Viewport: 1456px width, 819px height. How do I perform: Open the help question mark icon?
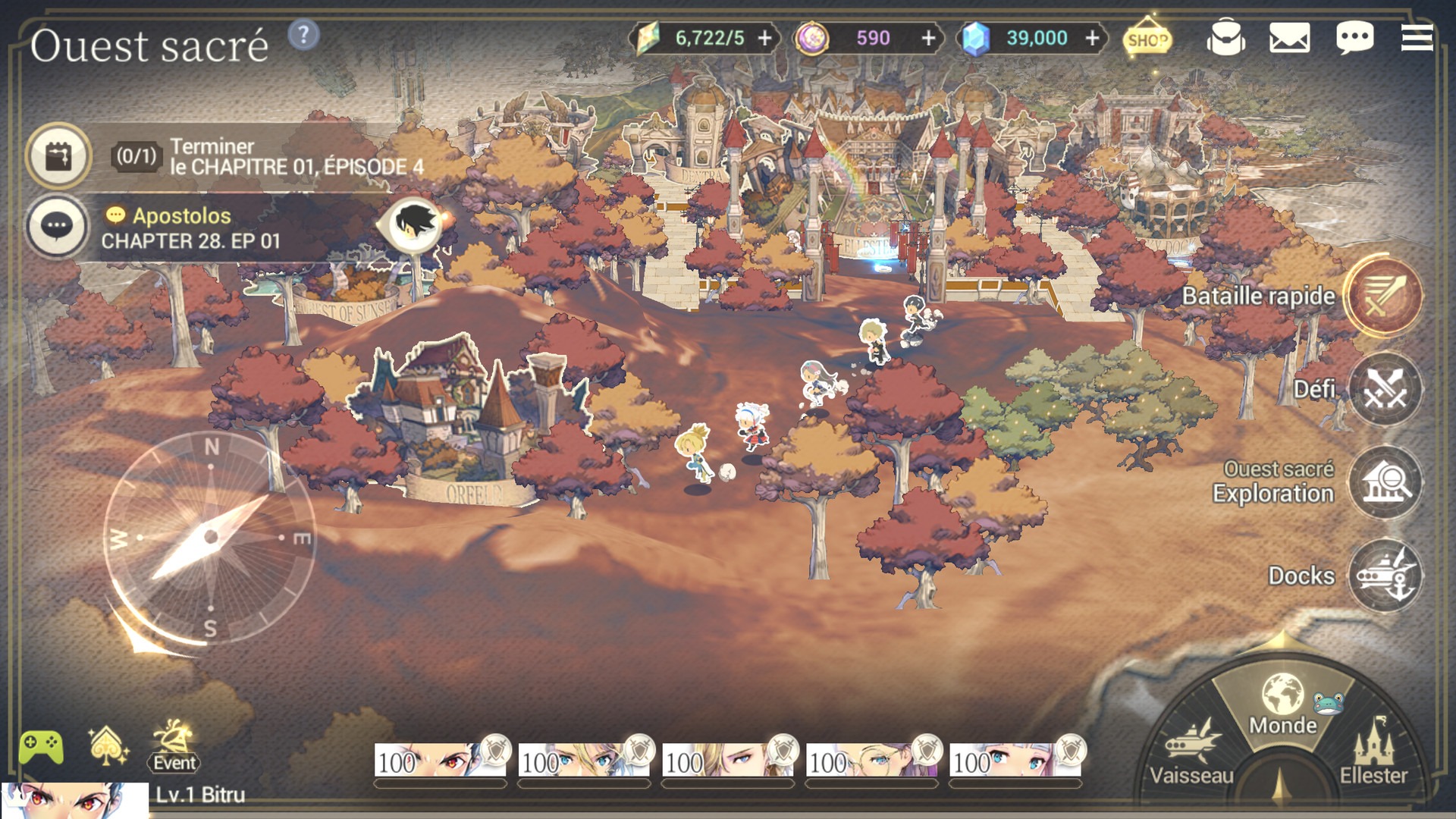pyautogui.click(x=303, y=35)
